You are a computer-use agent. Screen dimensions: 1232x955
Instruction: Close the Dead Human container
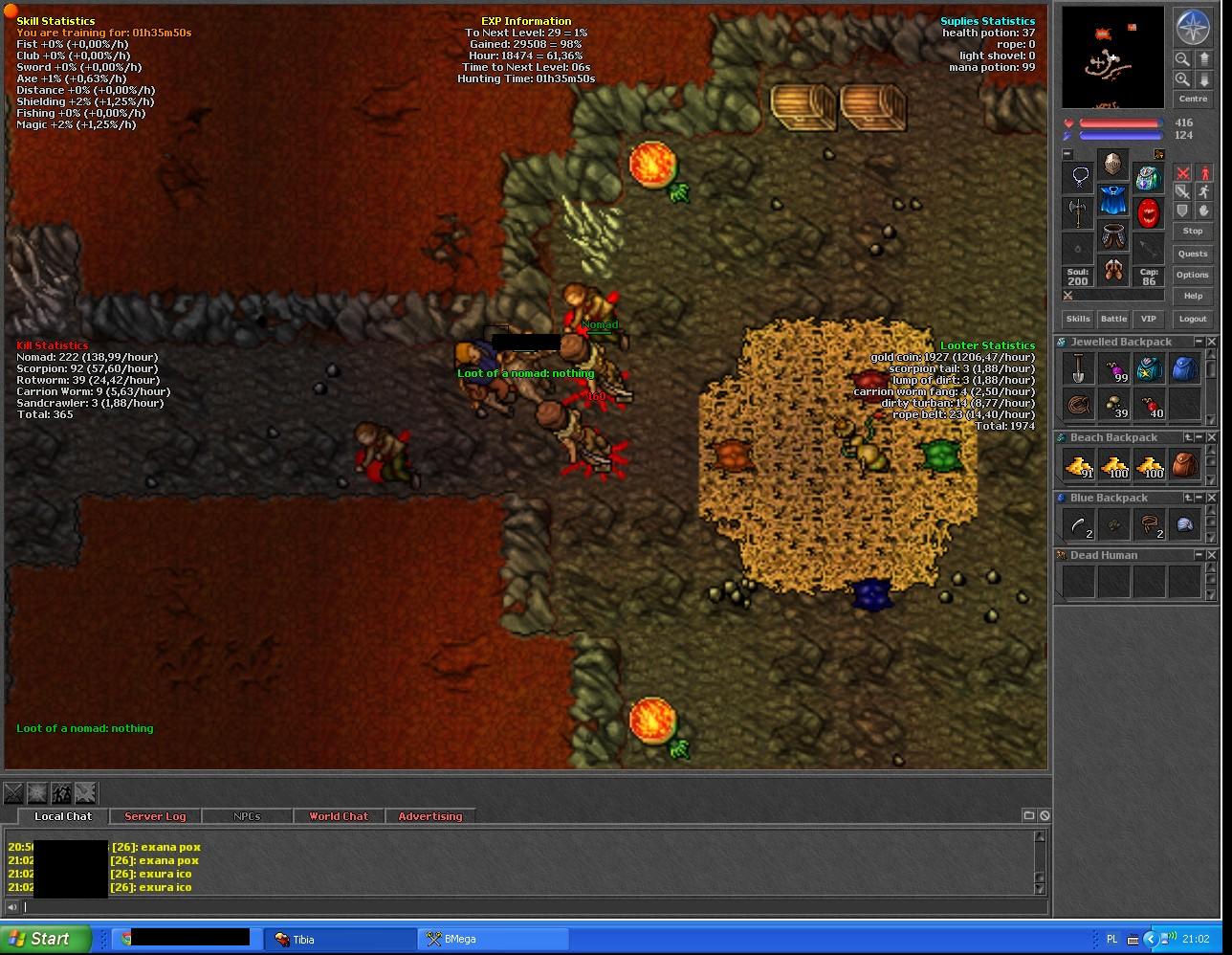(1212, 555)
